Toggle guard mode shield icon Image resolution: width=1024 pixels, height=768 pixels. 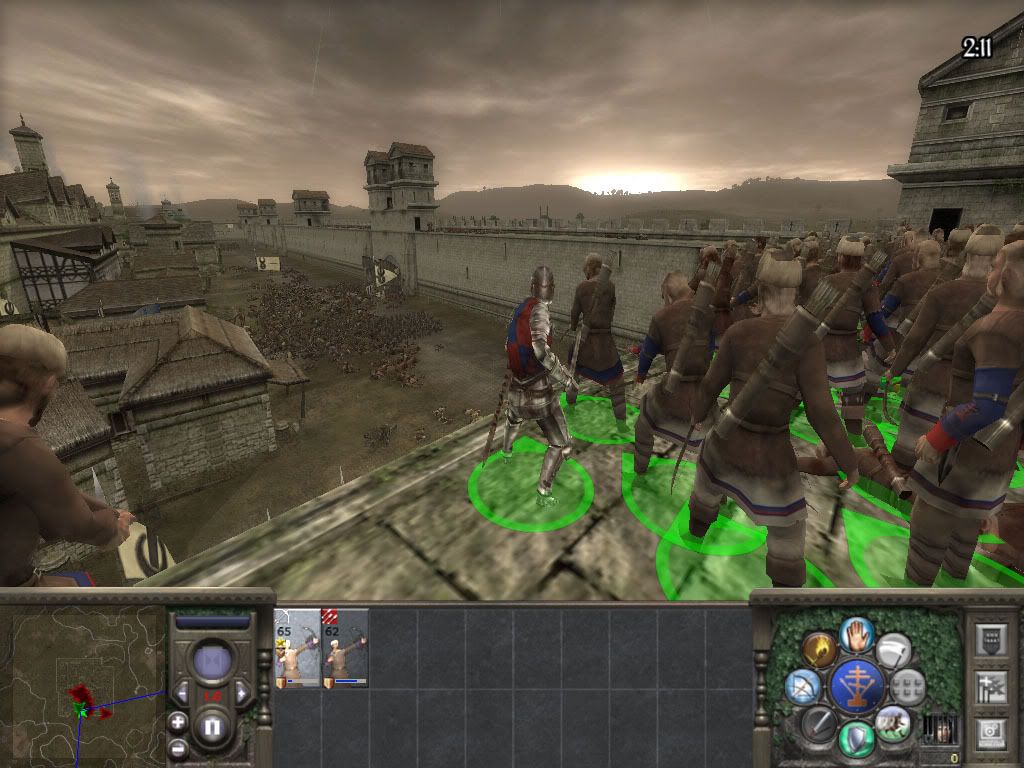857,738
